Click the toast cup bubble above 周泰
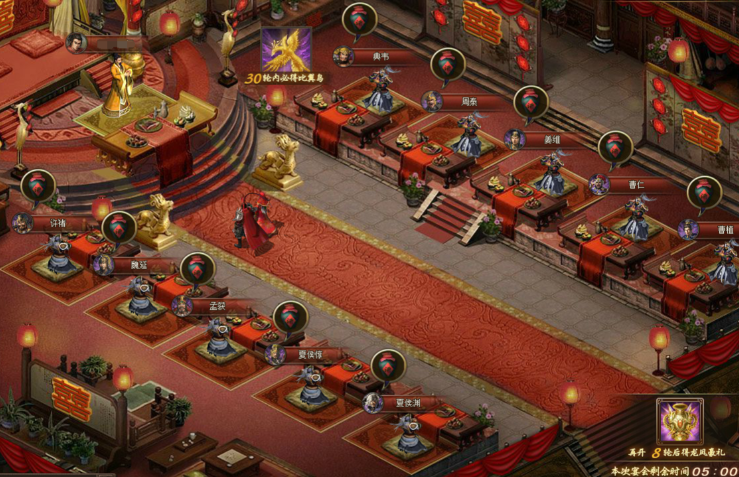 click(447, 64)
